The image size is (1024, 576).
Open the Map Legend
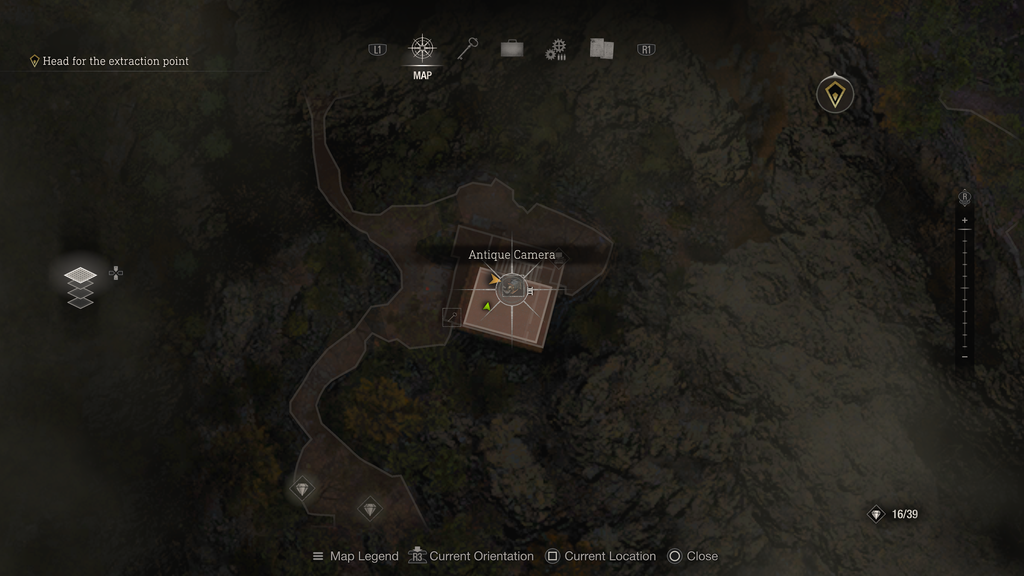[x=355, y=556]
